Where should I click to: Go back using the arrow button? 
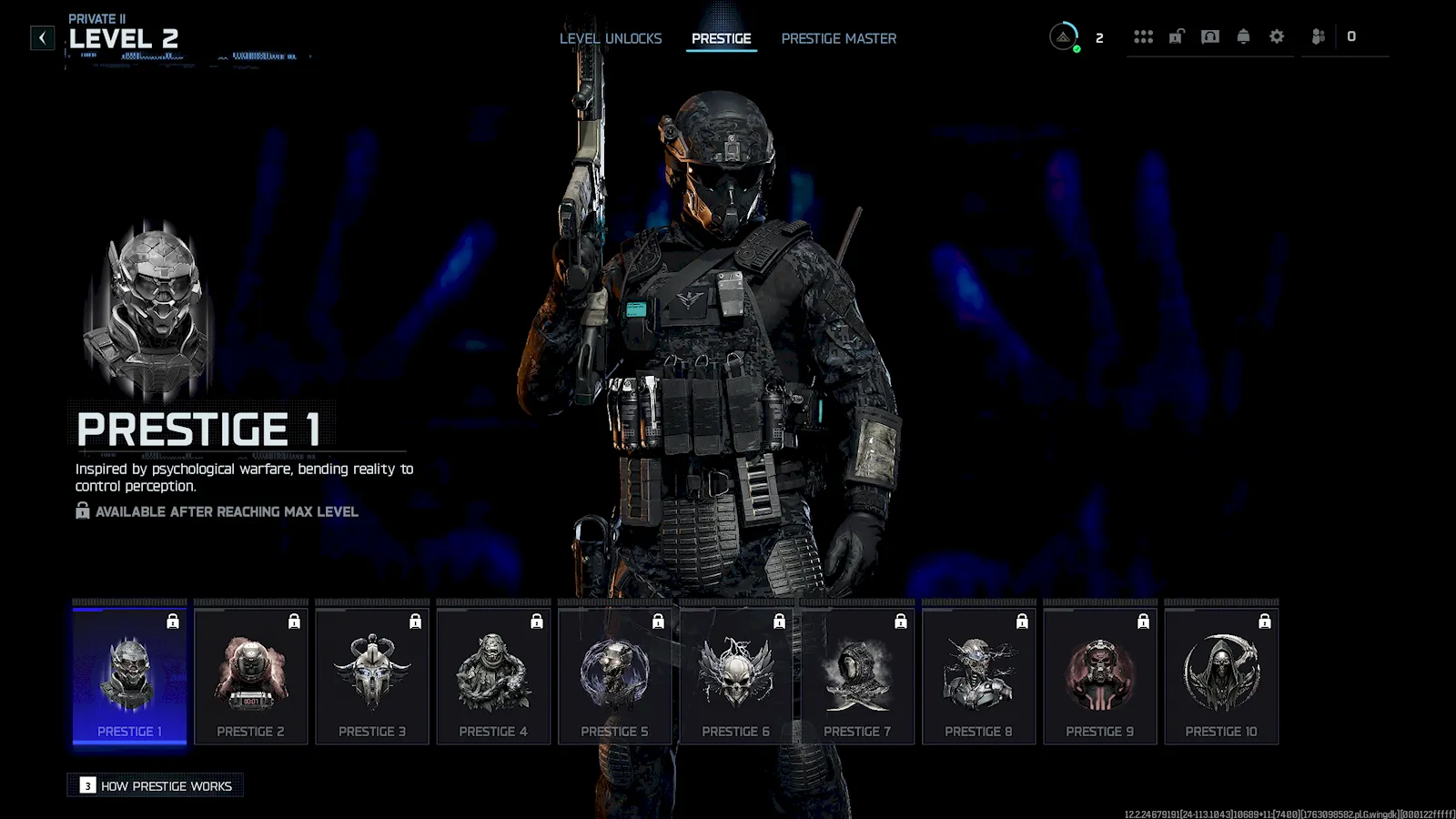point(42,37)
